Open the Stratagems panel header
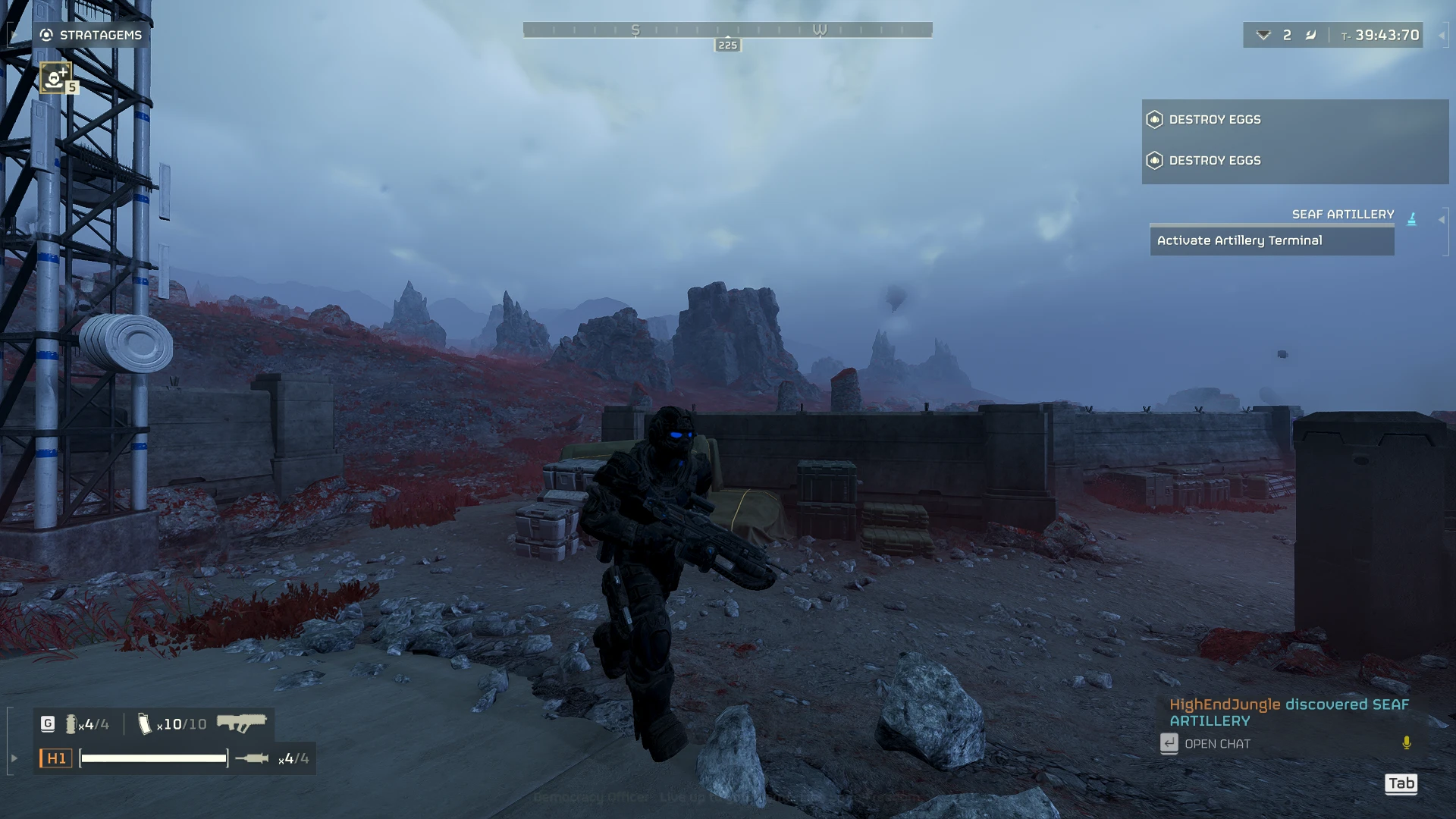 click(x=91, y=35)
